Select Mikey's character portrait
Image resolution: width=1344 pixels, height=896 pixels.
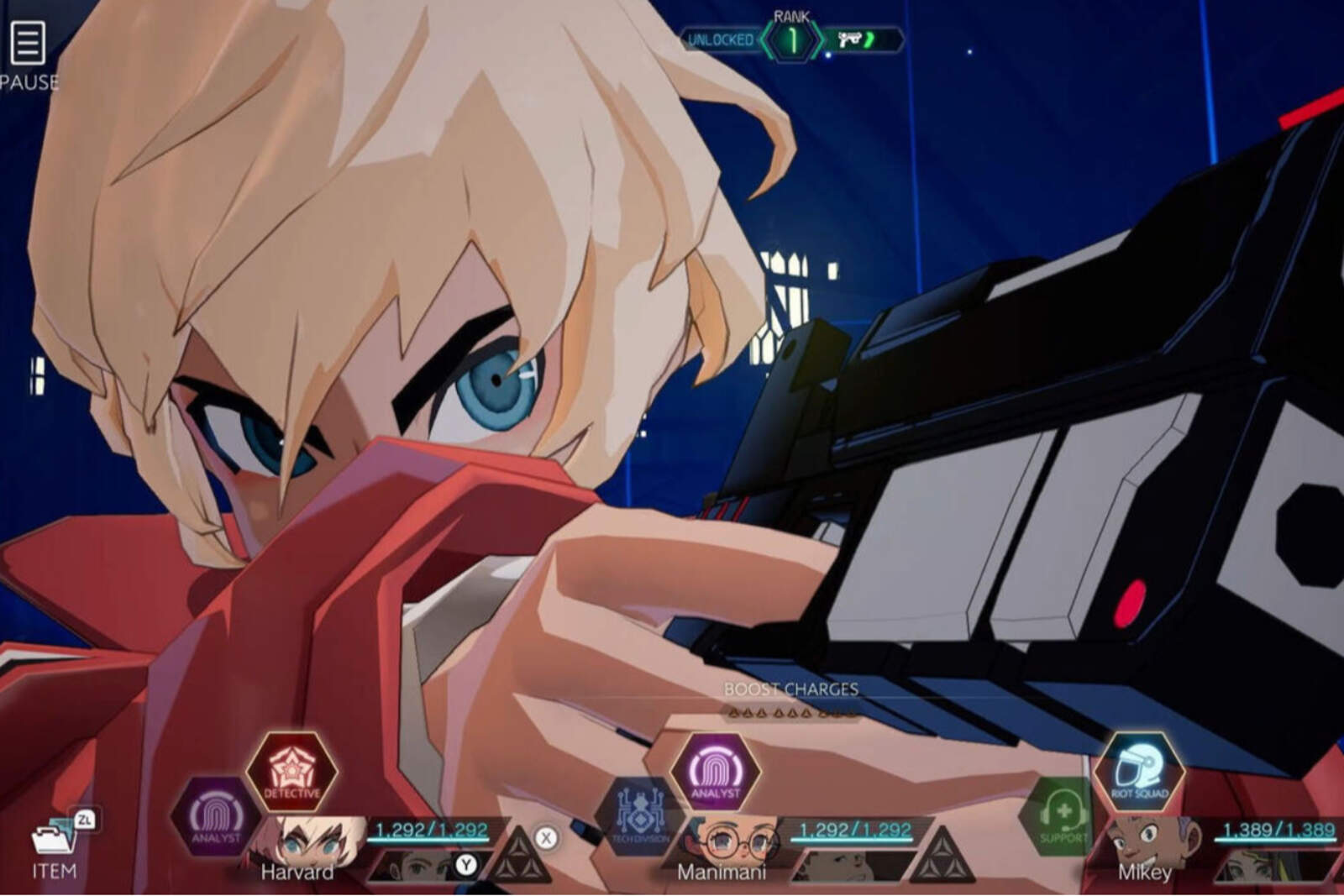tap(1147, 840)
